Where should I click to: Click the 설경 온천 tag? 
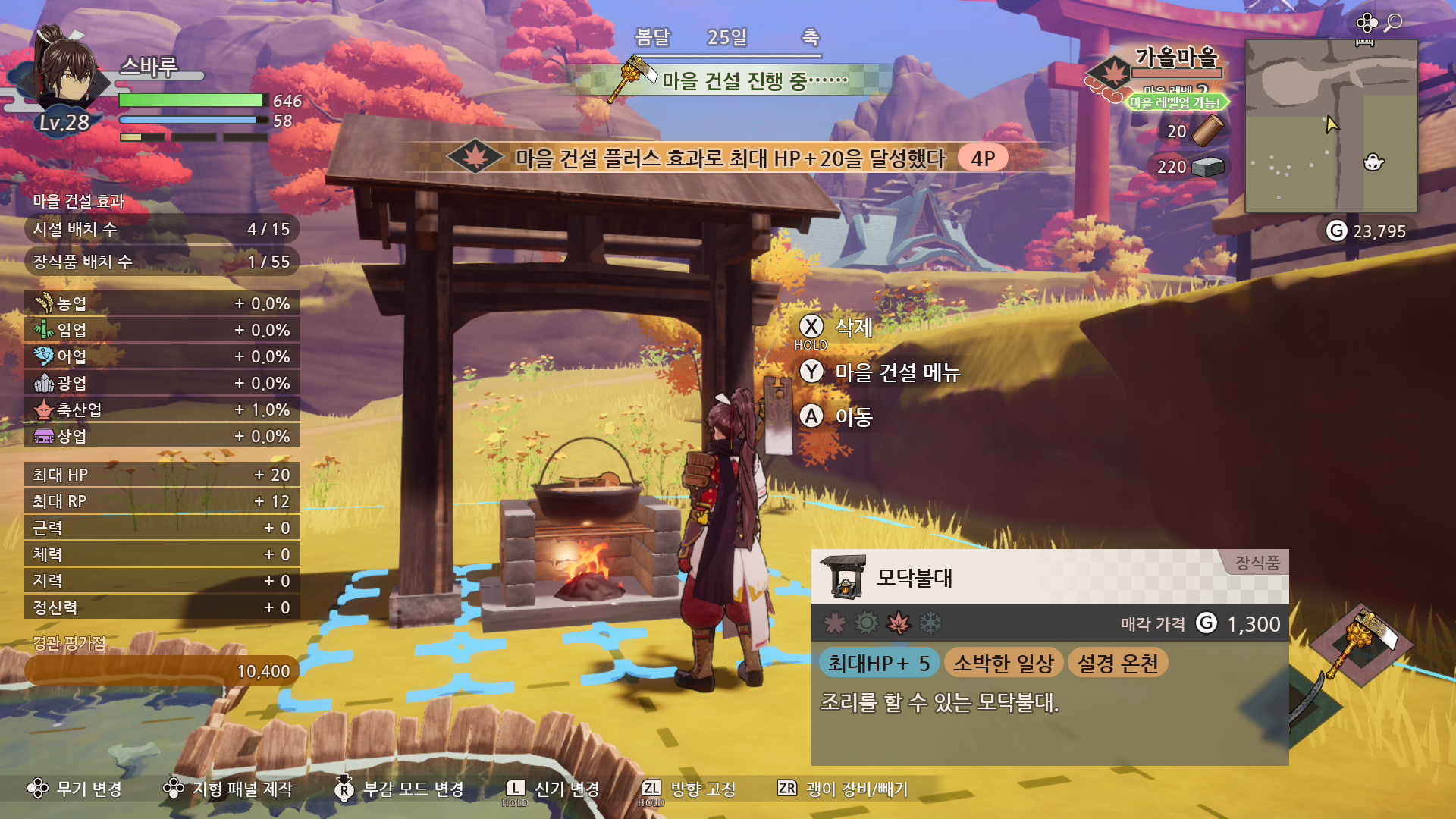1118,664
